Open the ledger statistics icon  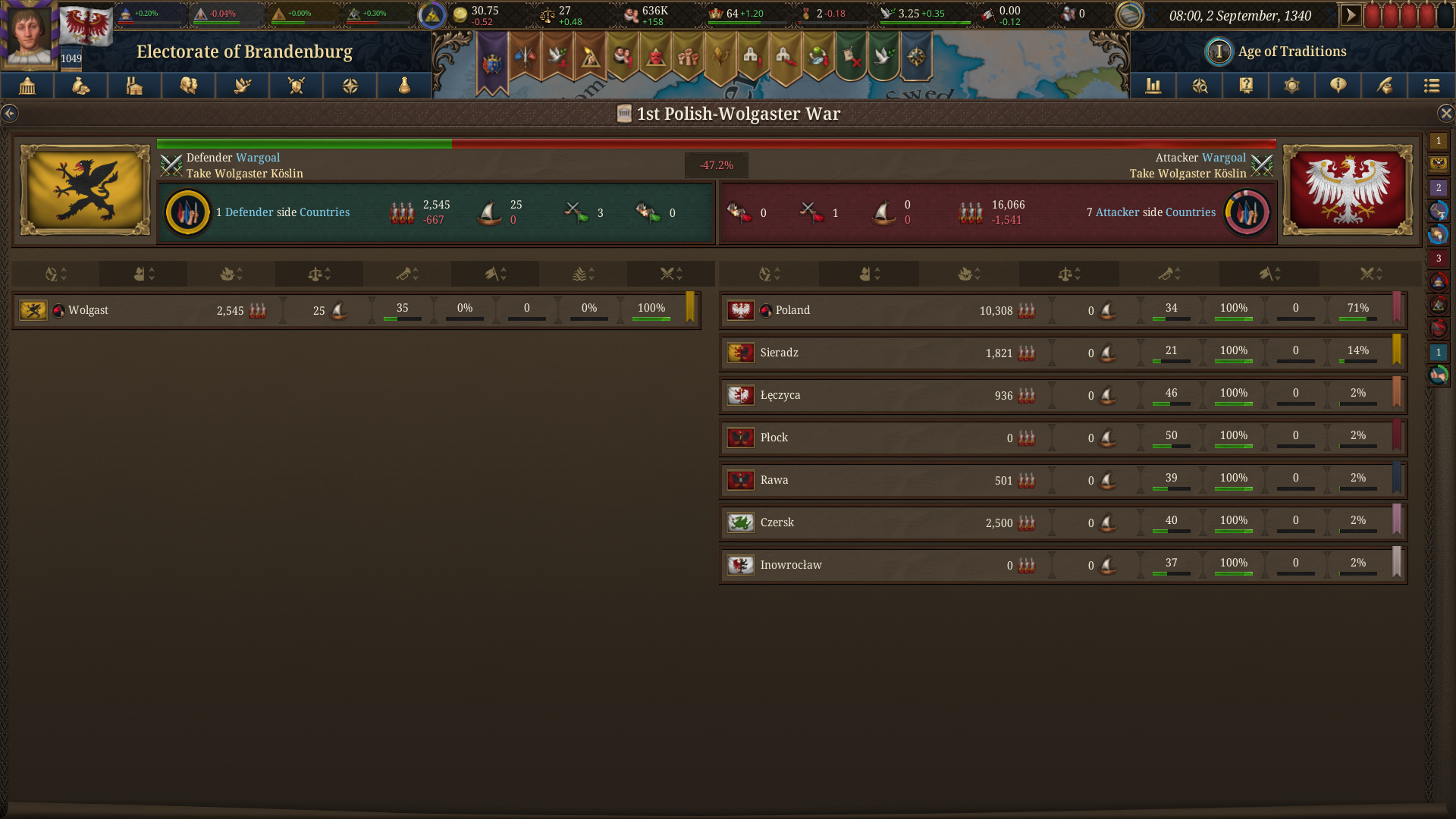[1153, 86]
